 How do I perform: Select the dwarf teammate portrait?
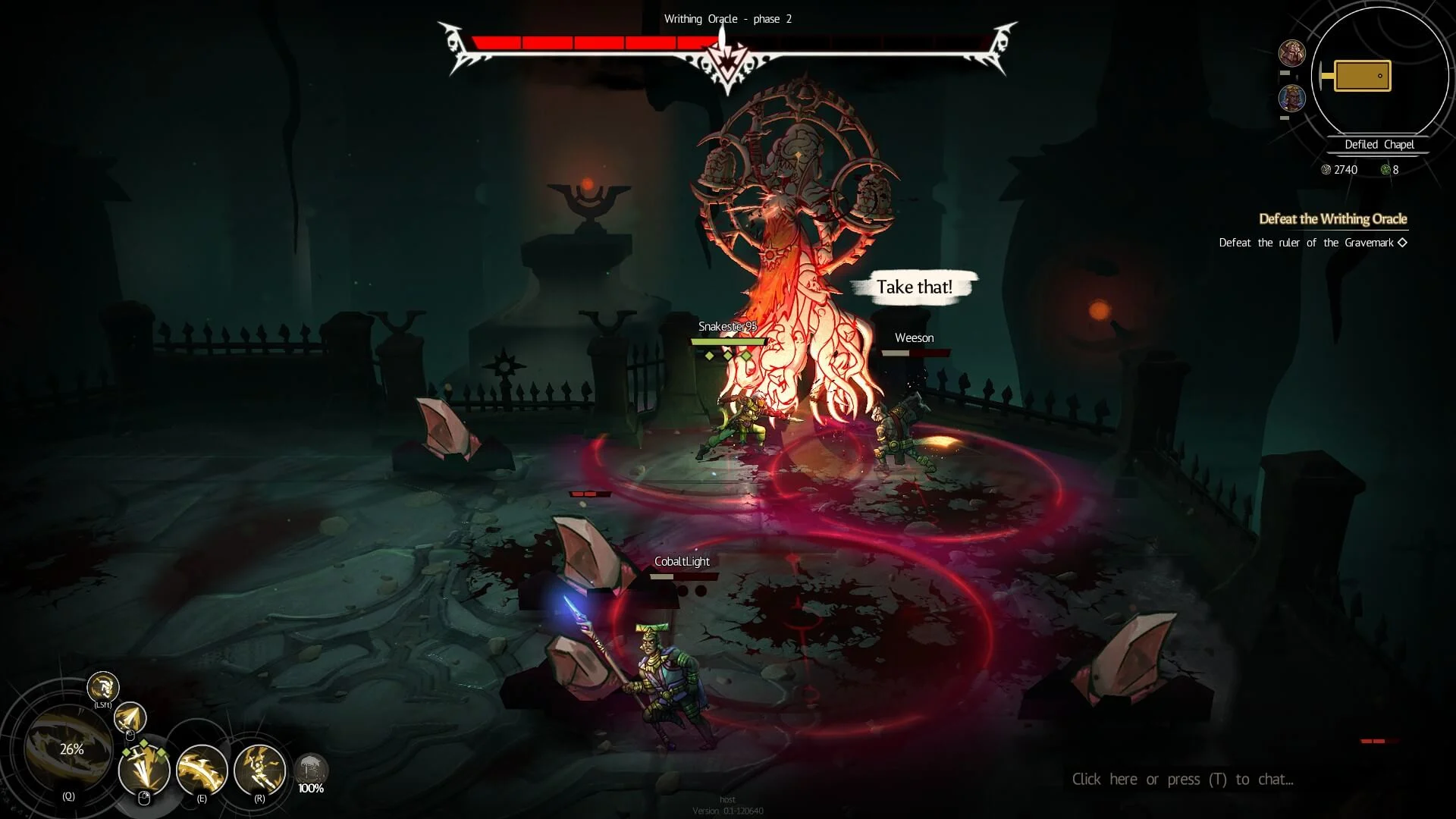[1291, 54]
